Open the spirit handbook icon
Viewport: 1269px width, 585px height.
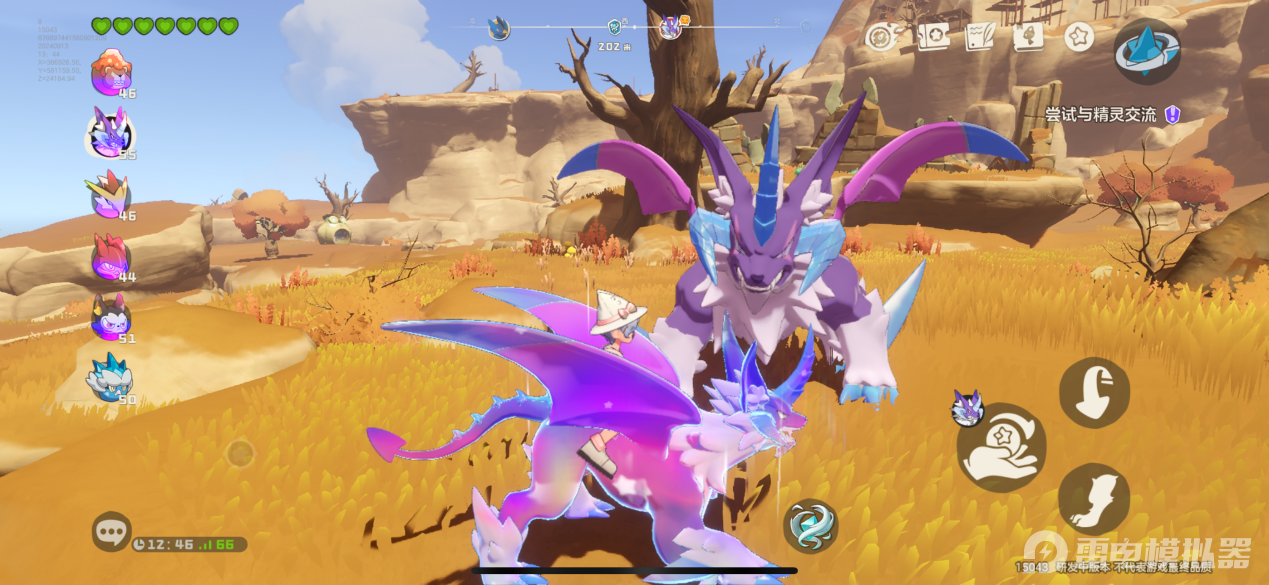[1027, 37]
